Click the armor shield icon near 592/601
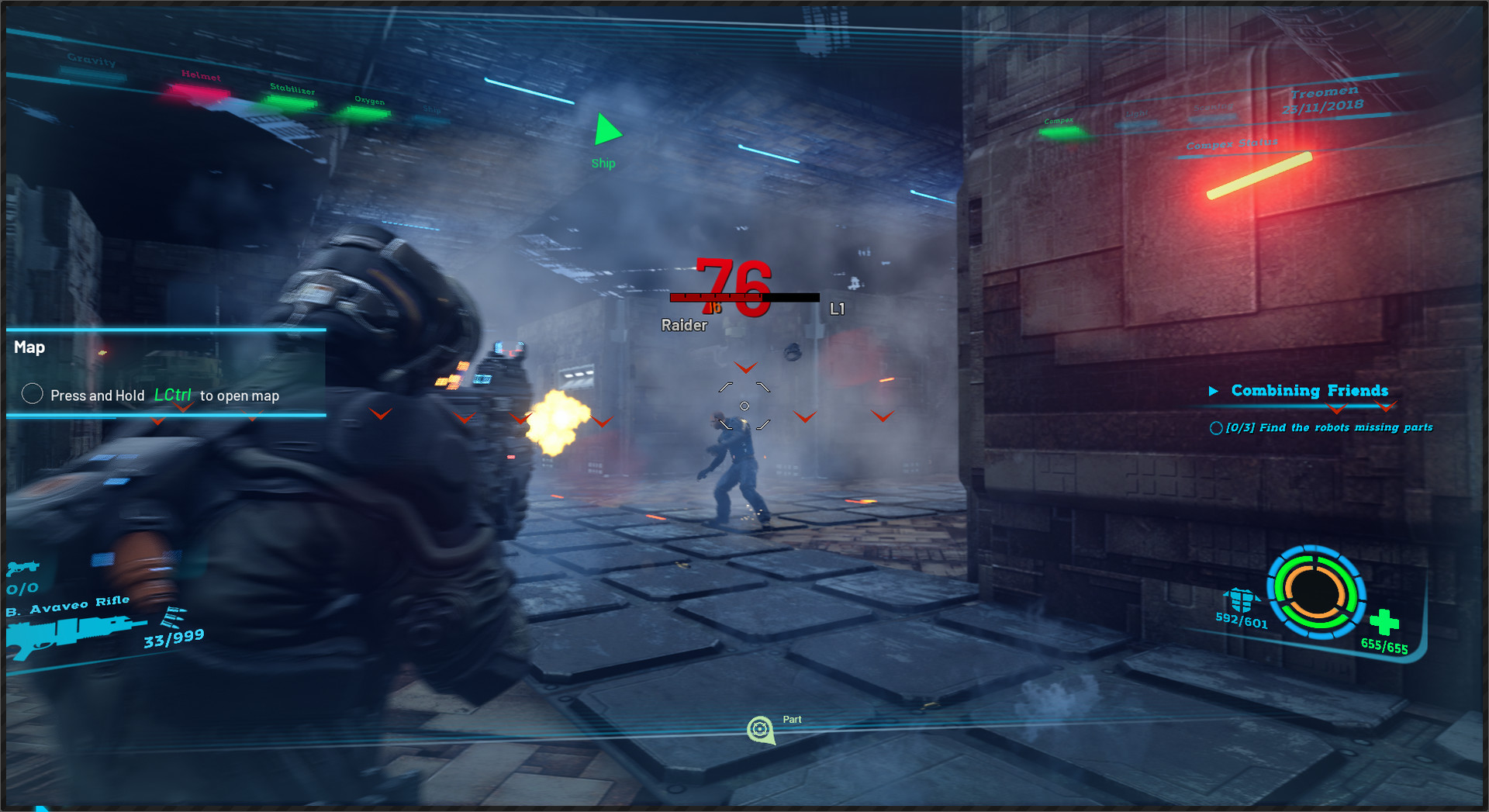 coord(1242,597)
